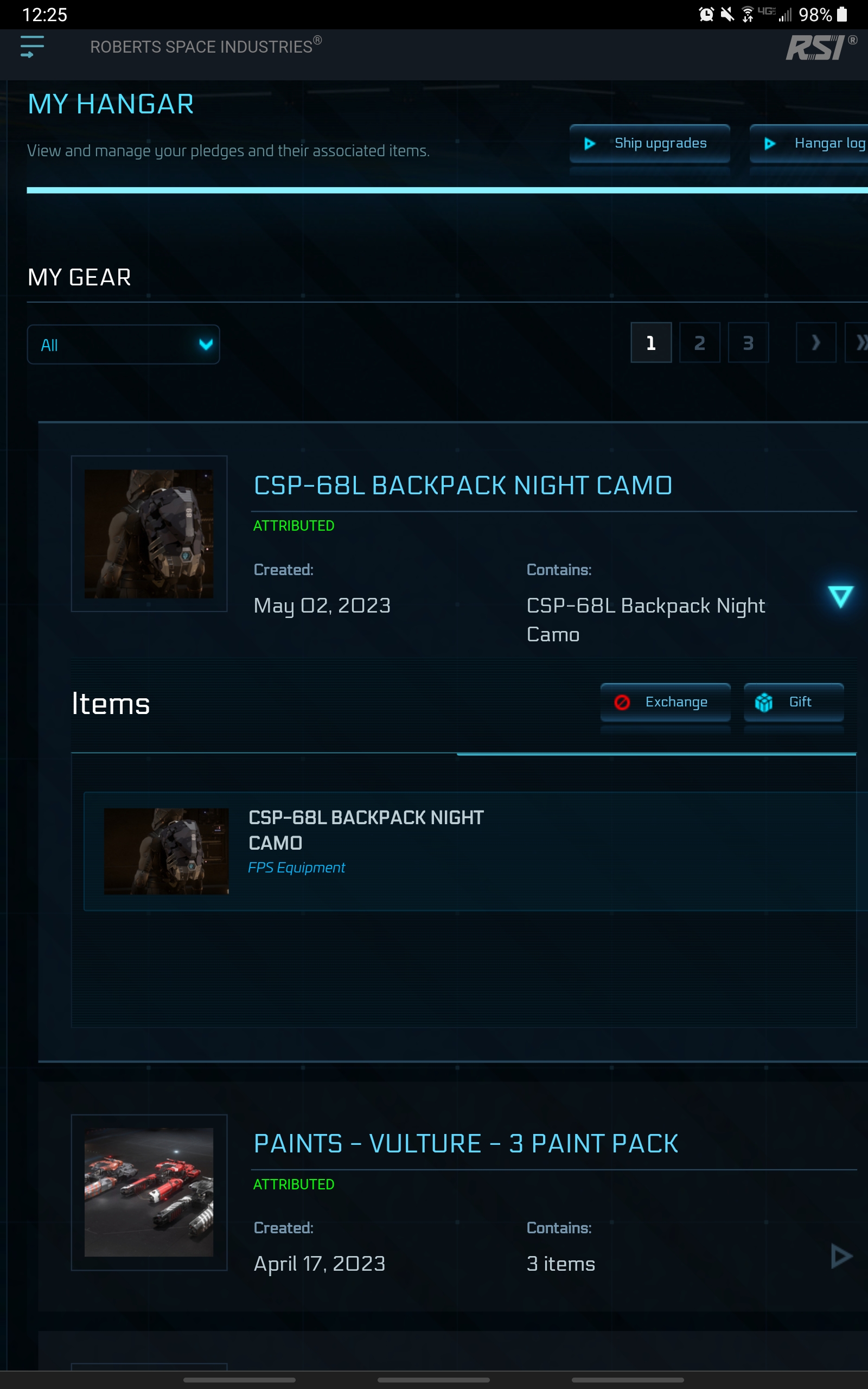
Task: Go to page 3 of gear
Action: point(748,342)
